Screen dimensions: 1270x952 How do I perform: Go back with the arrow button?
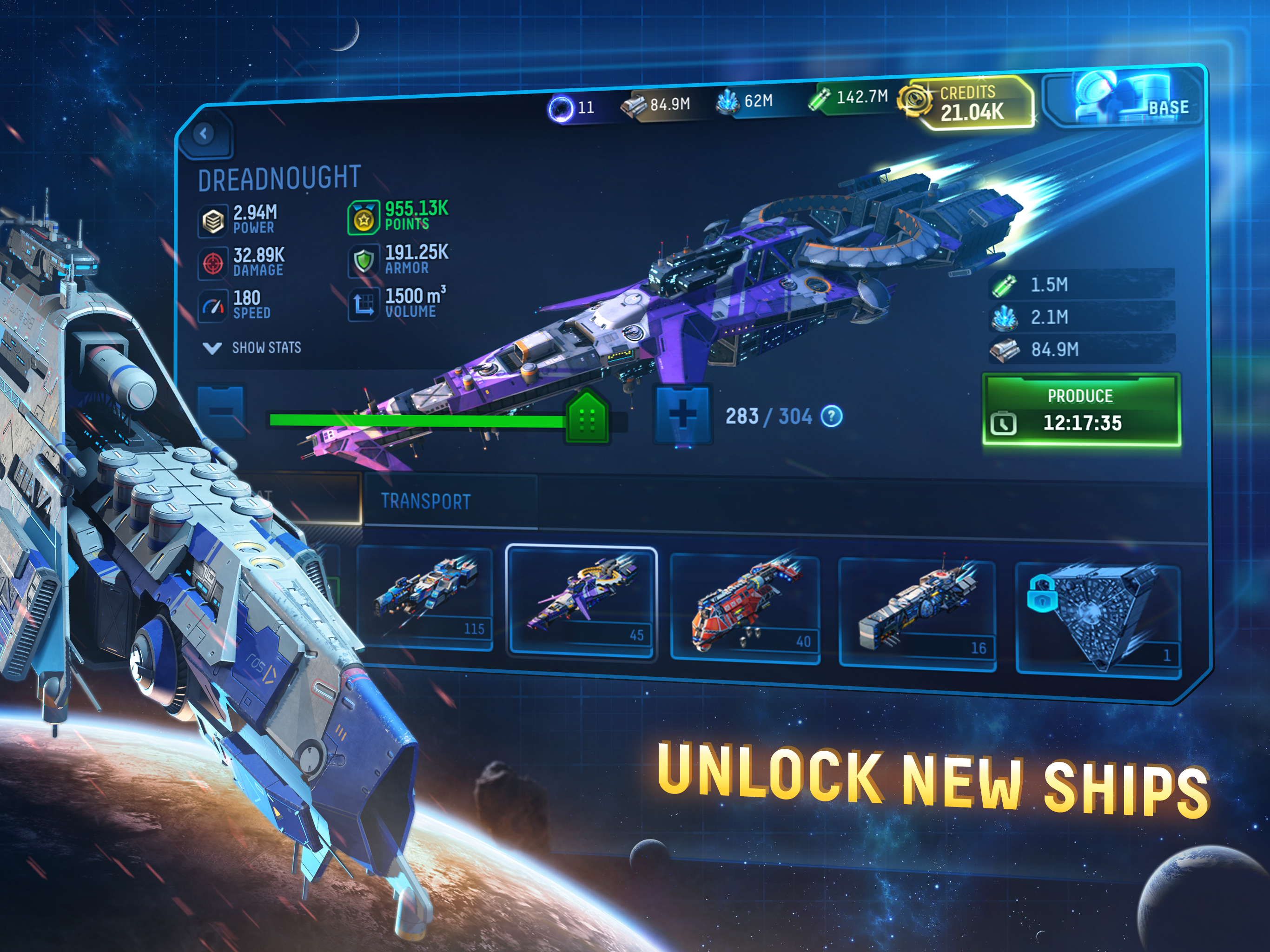(204, 134)
